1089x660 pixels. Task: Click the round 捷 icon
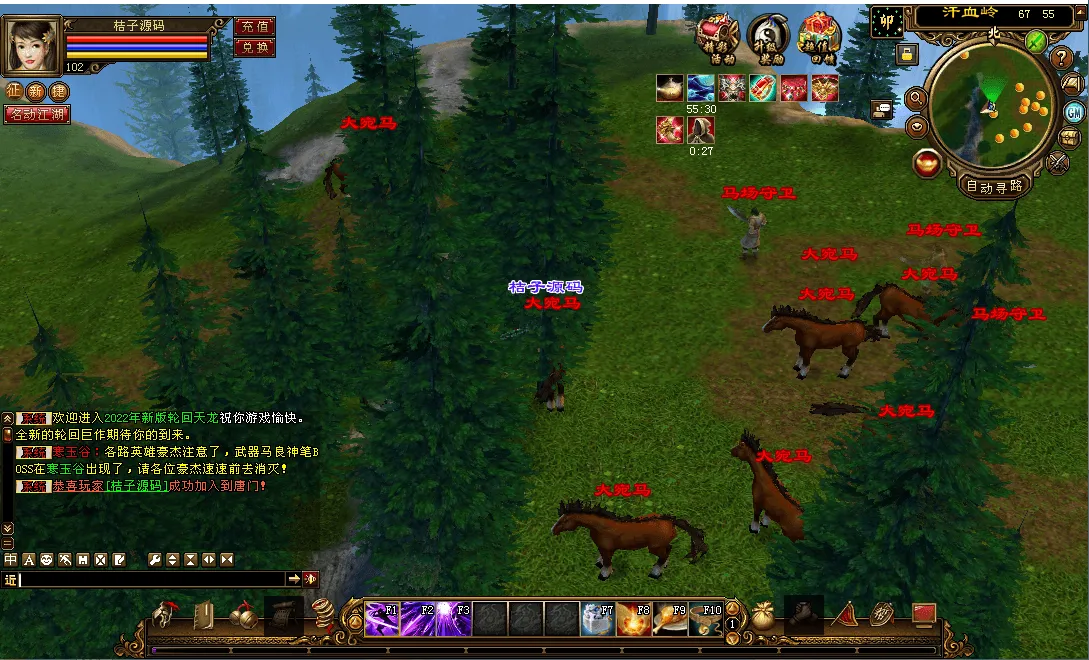(x=58, y=92)
